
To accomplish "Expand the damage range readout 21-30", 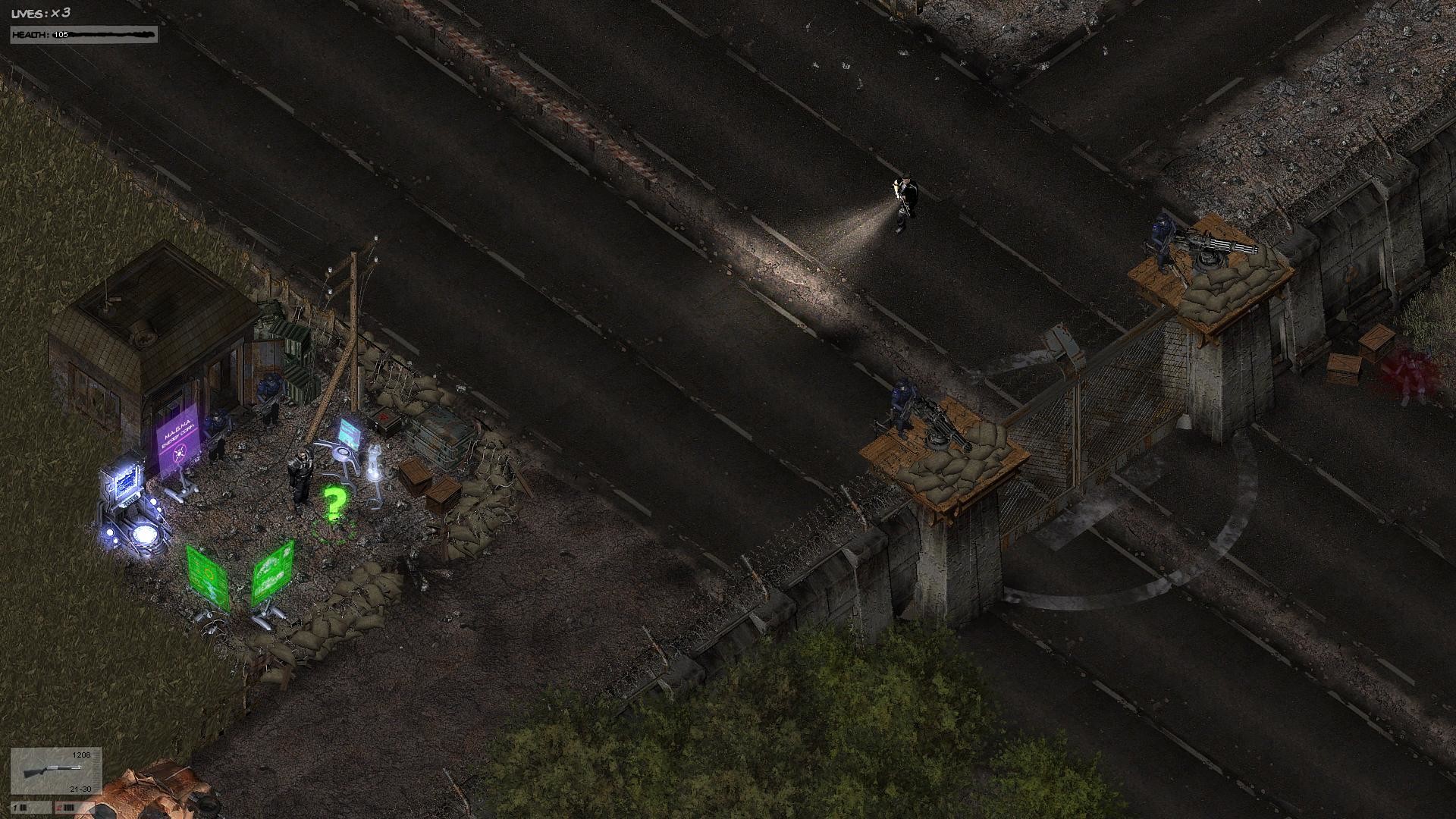I will point(80,789).
